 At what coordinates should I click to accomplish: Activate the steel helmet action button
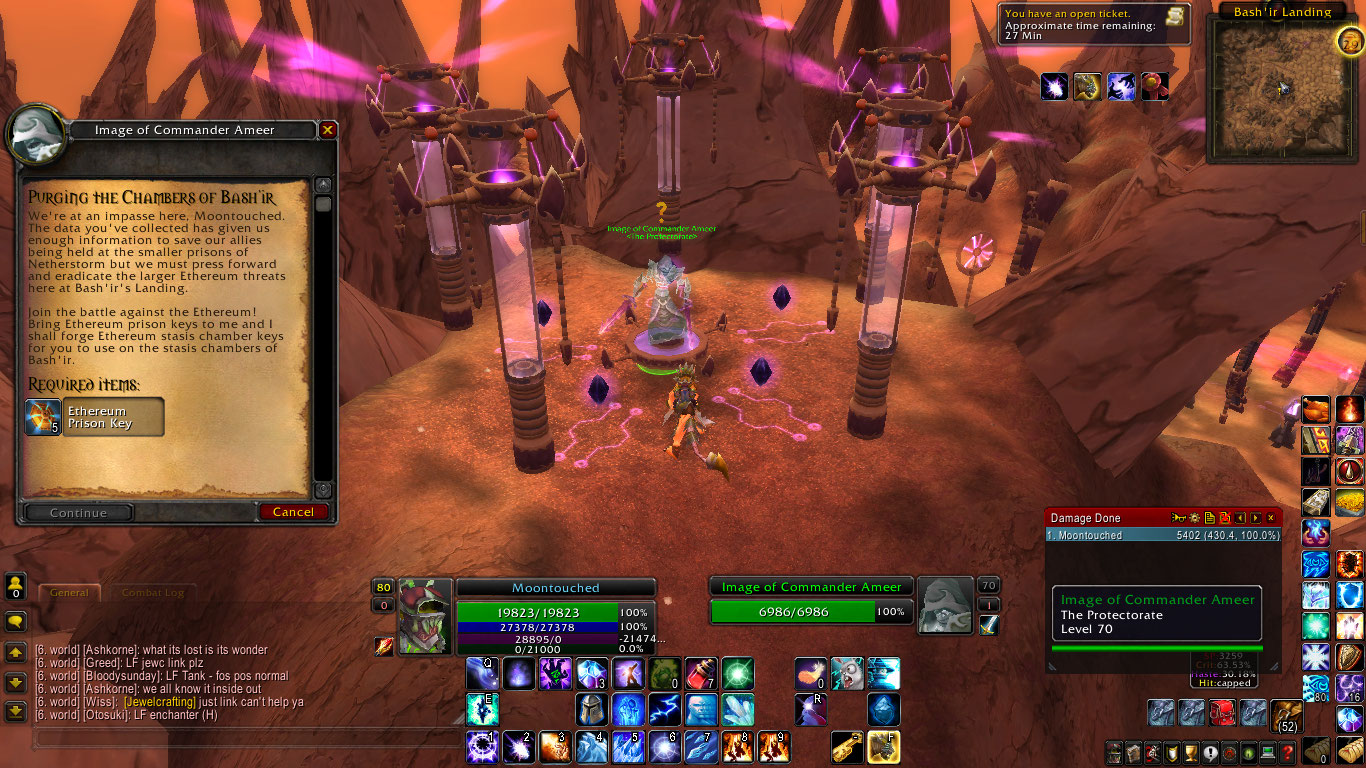592,710
